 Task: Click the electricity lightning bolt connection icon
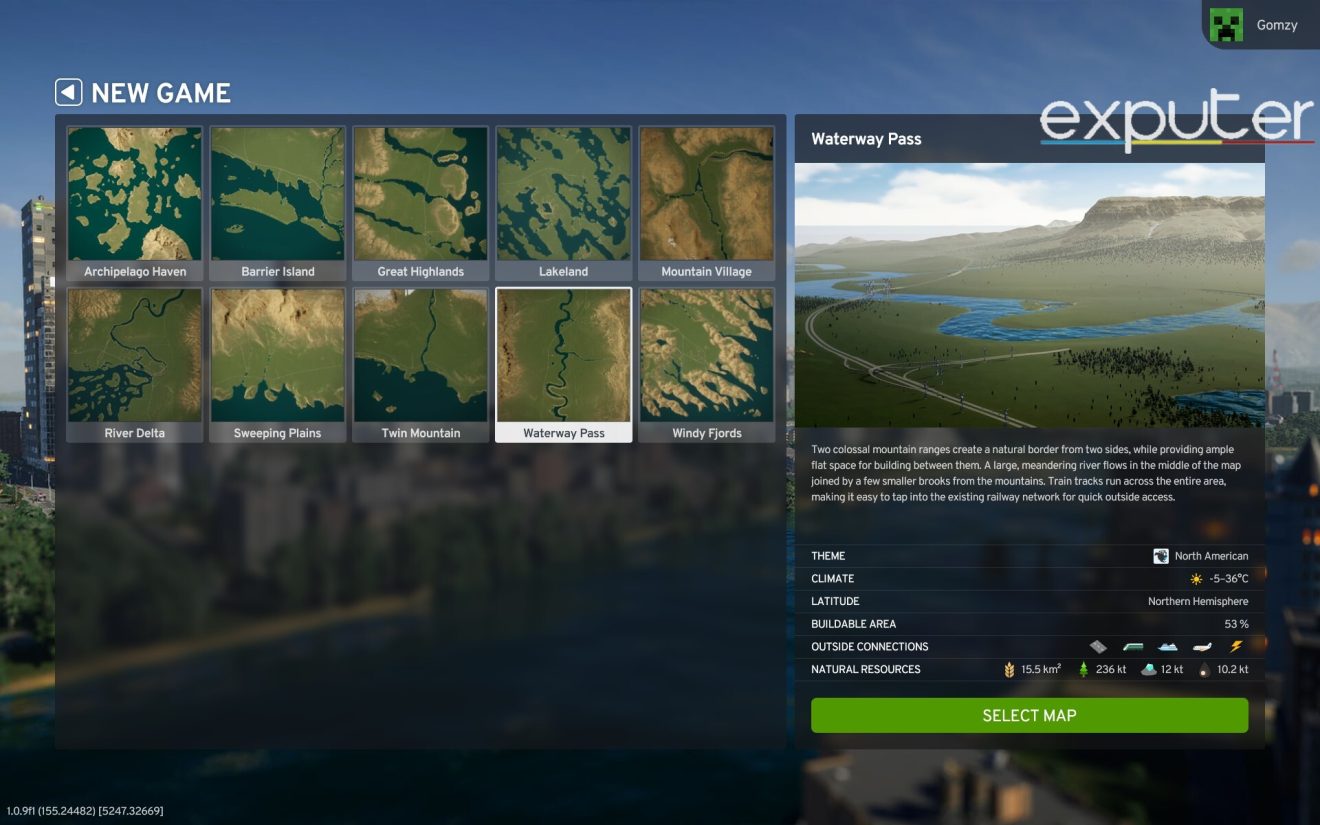click(x=1235, y=647)
